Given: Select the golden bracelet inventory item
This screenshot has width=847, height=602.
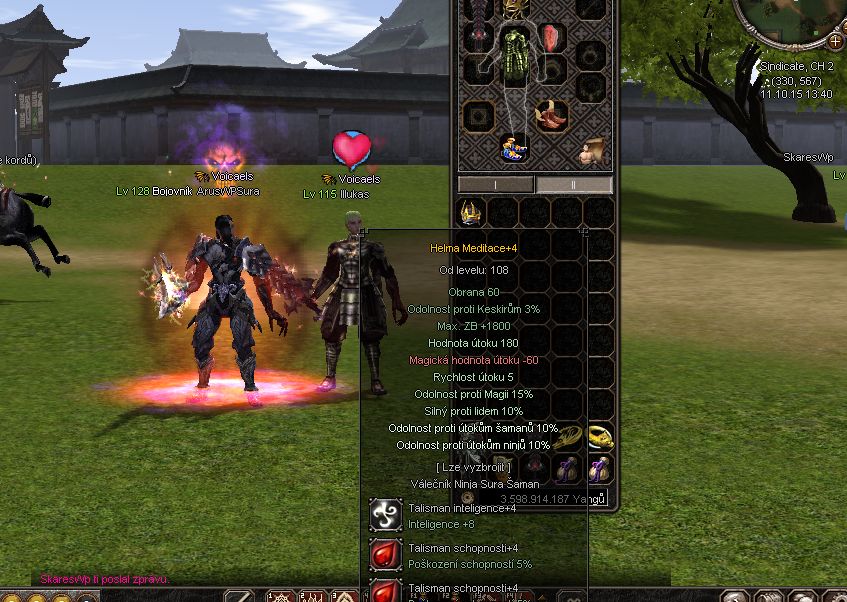Looking at the screenshot, I should click(x=568, y=436).
